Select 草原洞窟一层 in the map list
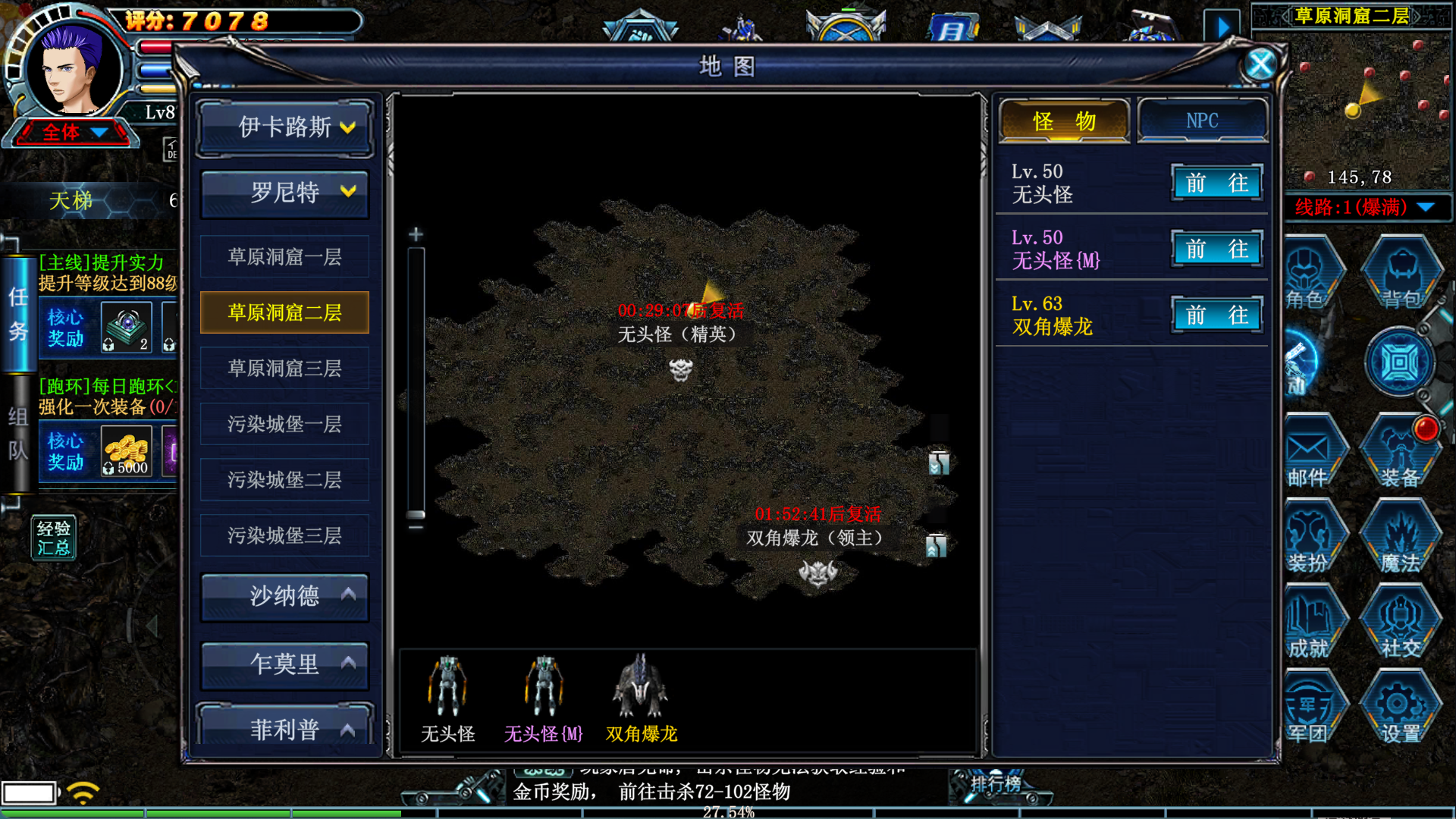The image size is (1456, 819). 284,257
